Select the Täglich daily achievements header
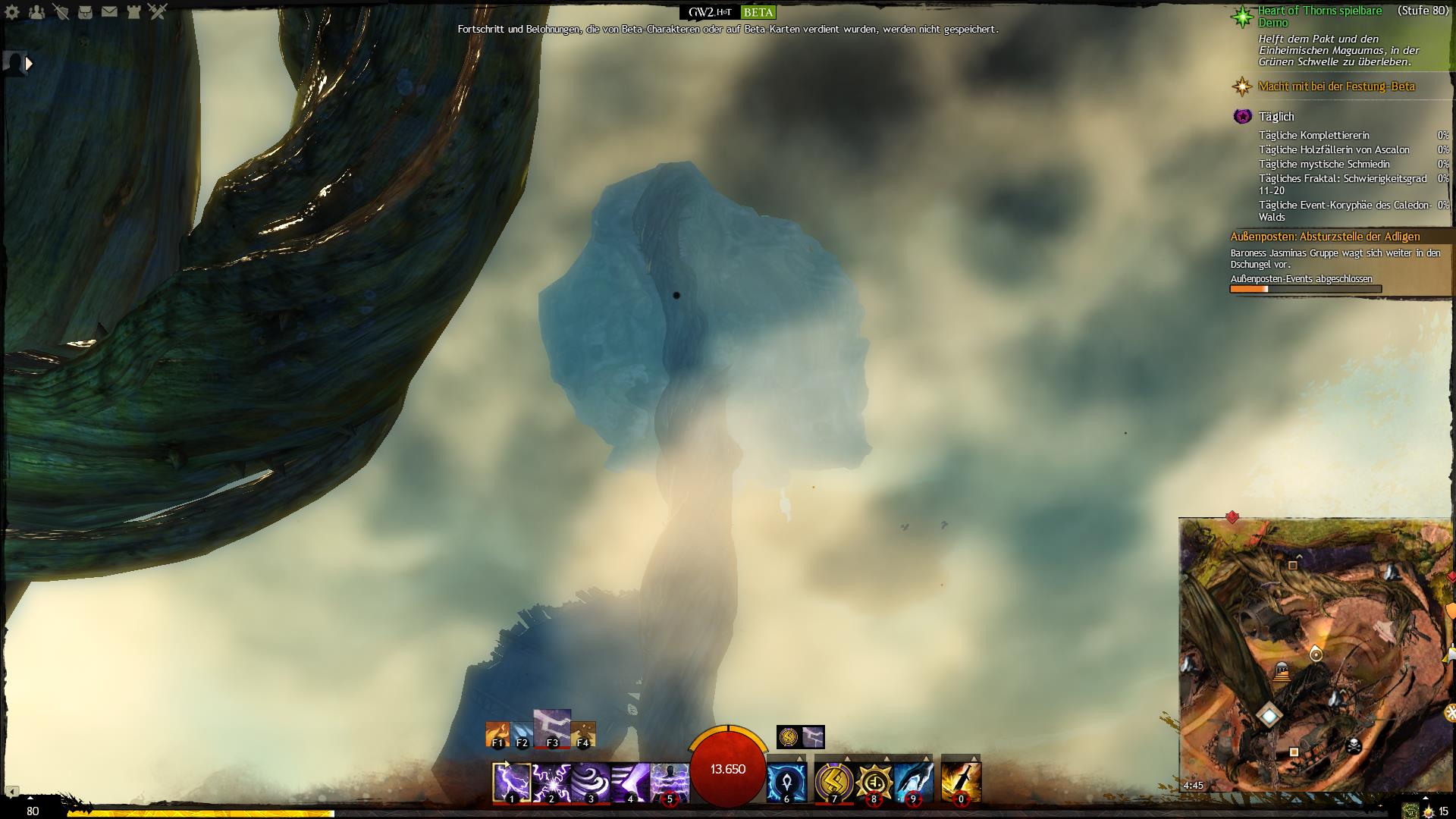This screenshot has height=819, width=1456. click(1276, 116)
